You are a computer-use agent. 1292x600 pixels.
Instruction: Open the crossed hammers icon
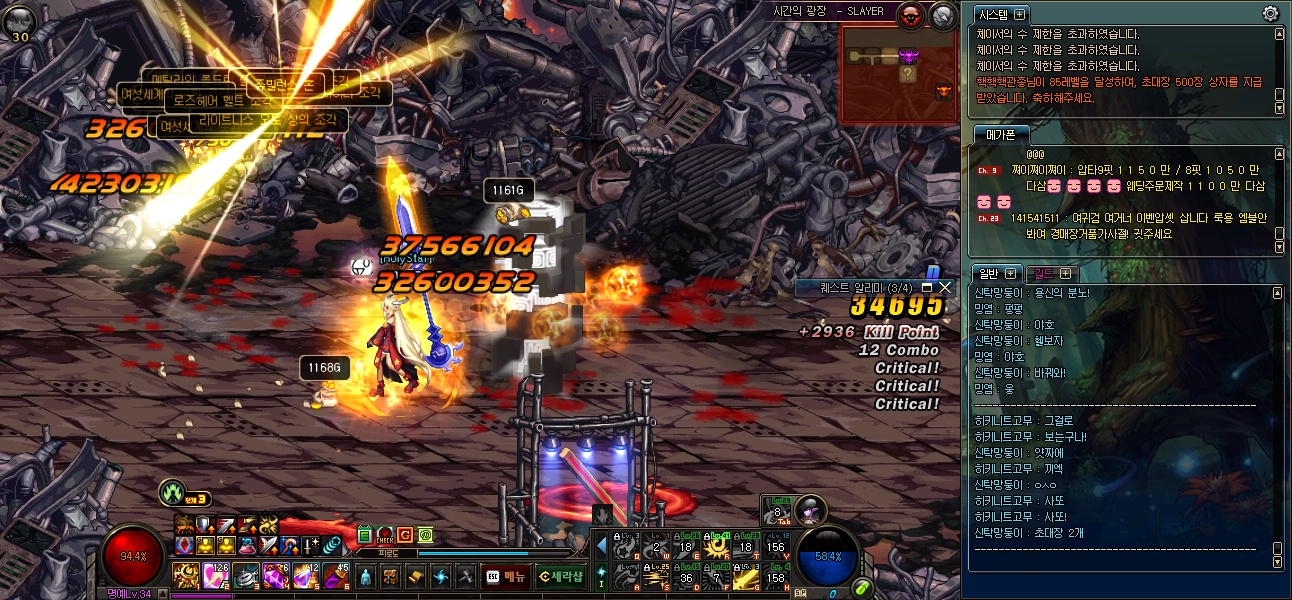point(465,577)
